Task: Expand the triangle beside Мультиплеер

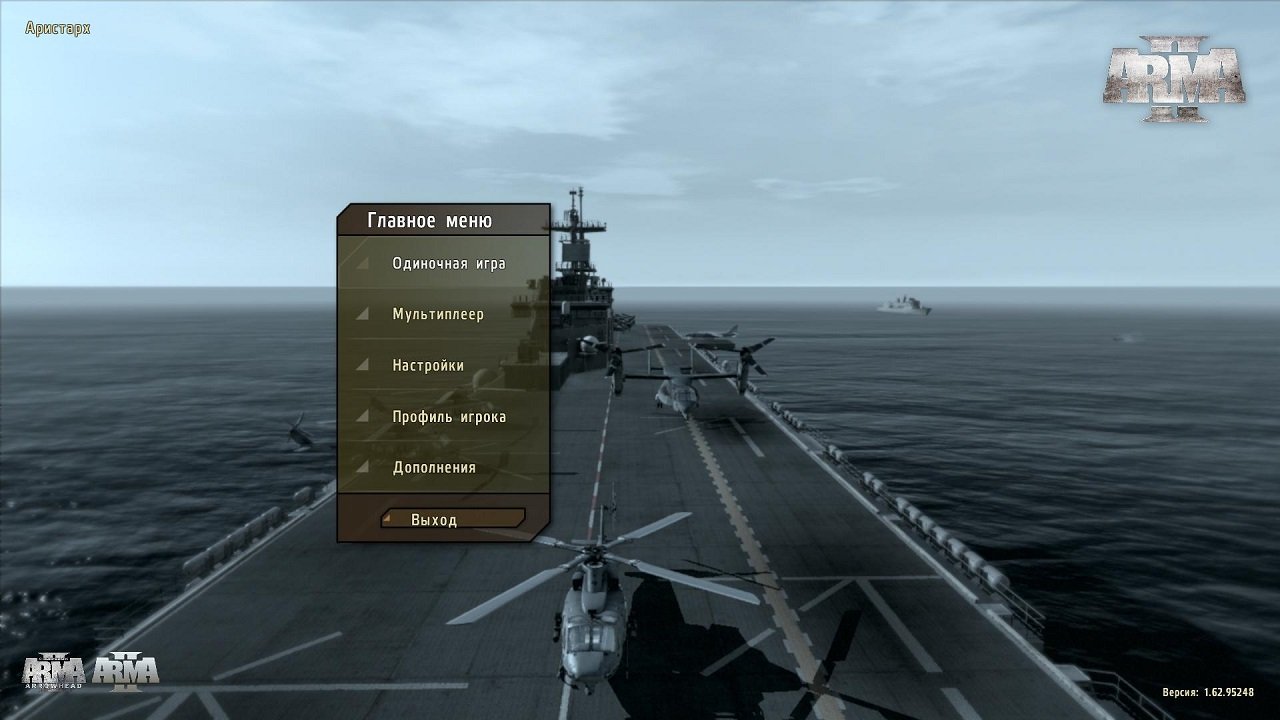Action: [364, 313]
